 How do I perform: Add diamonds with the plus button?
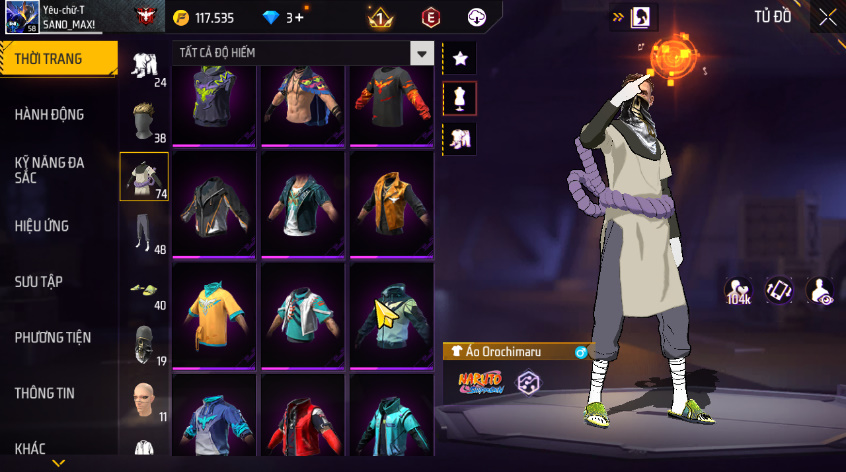point(299,17)
